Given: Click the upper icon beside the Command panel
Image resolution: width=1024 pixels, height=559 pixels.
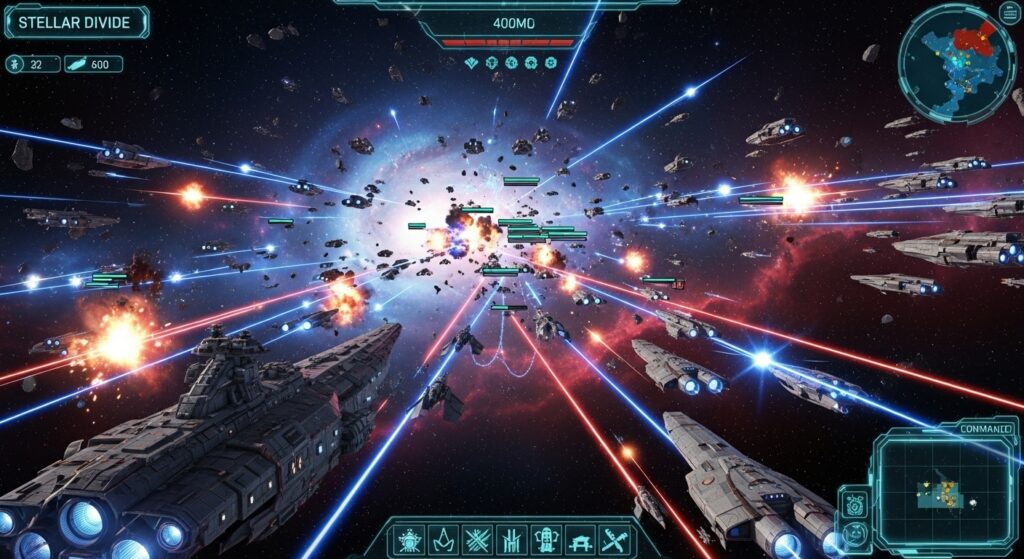Looking at the screenshot, I should (855, 503).
